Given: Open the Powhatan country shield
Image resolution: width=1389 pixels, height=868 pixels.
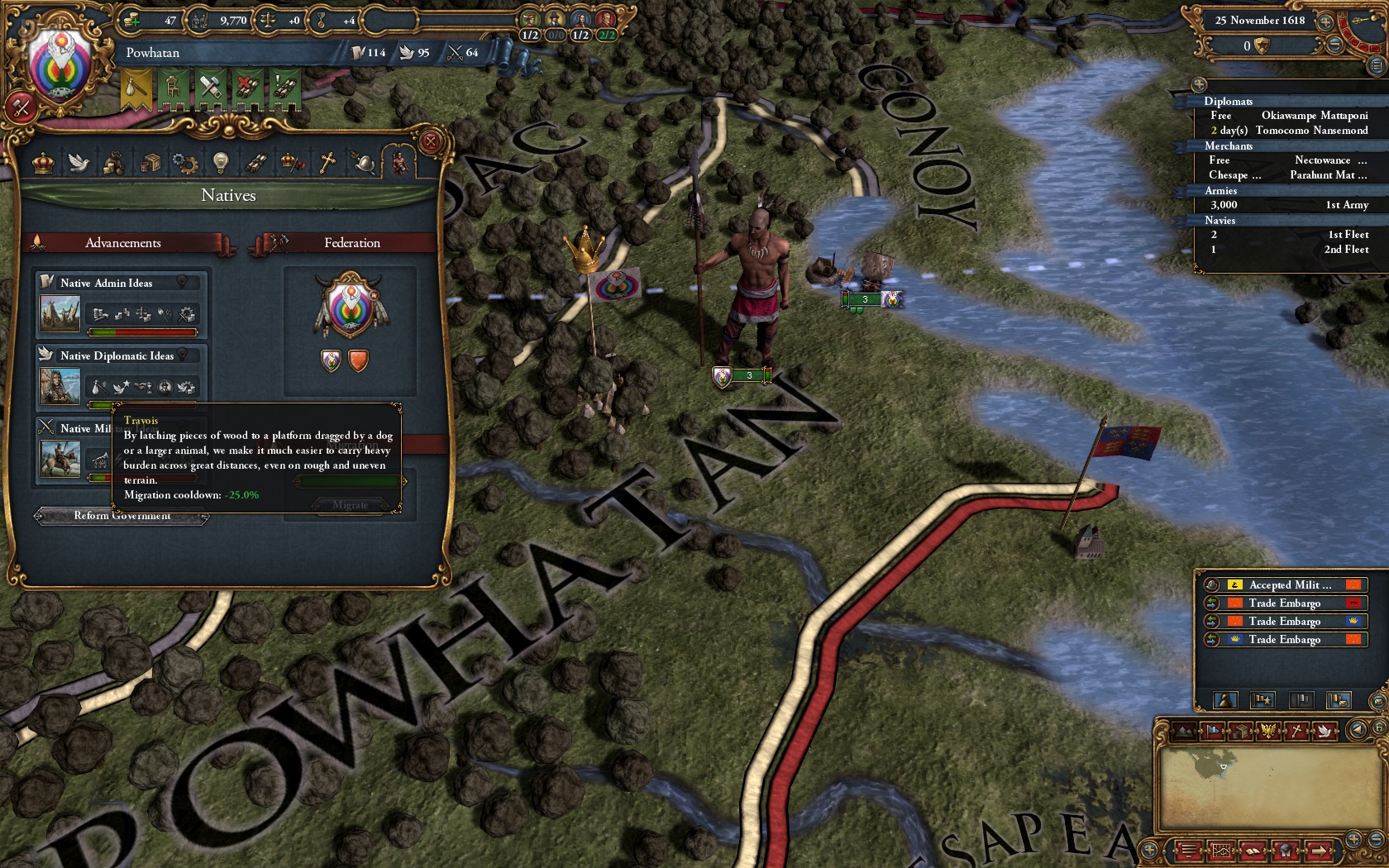Looking at the screenshot, I should click(x=58, y=64).
